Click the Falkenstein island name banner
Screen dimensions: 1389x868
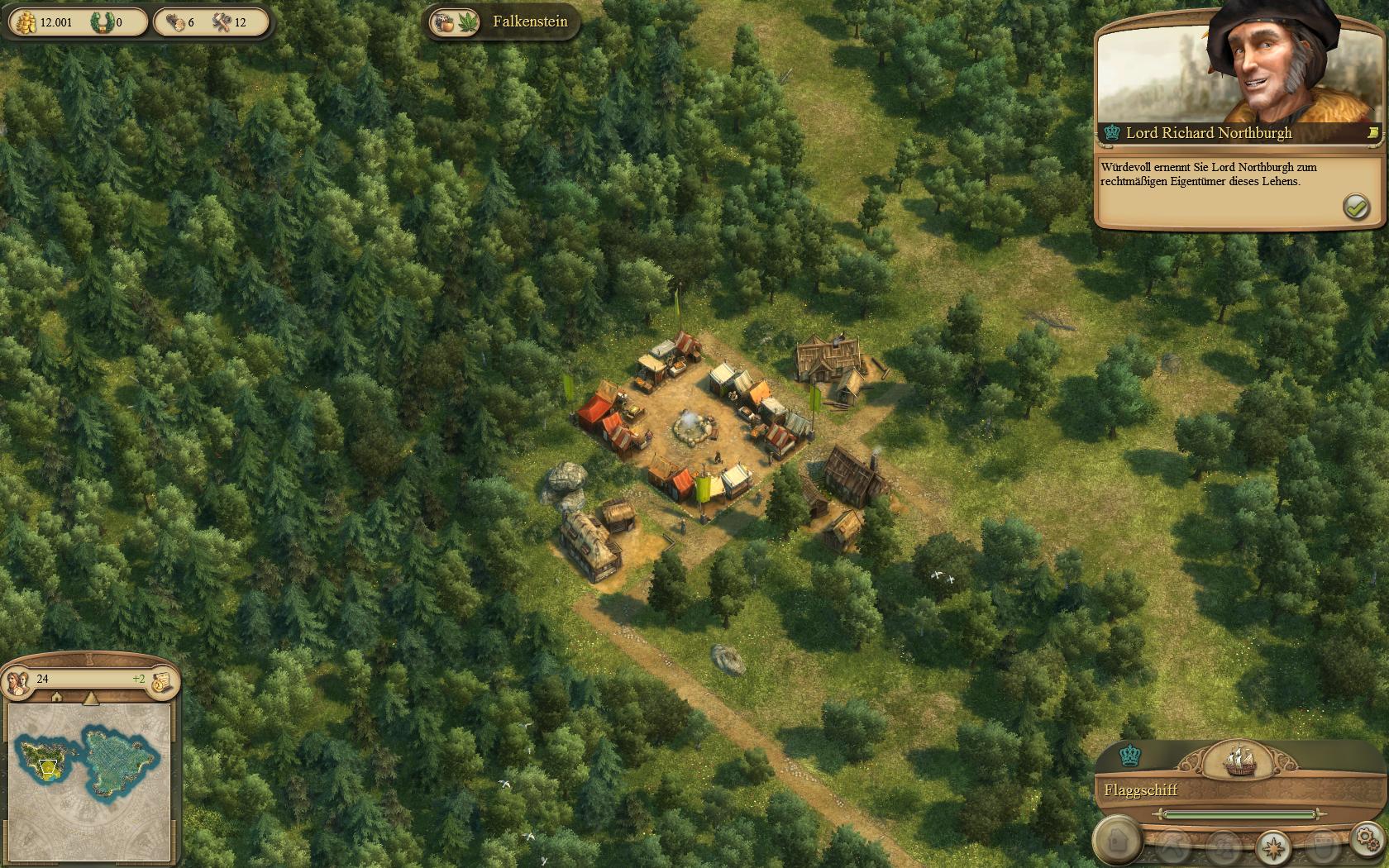(530, 21)
